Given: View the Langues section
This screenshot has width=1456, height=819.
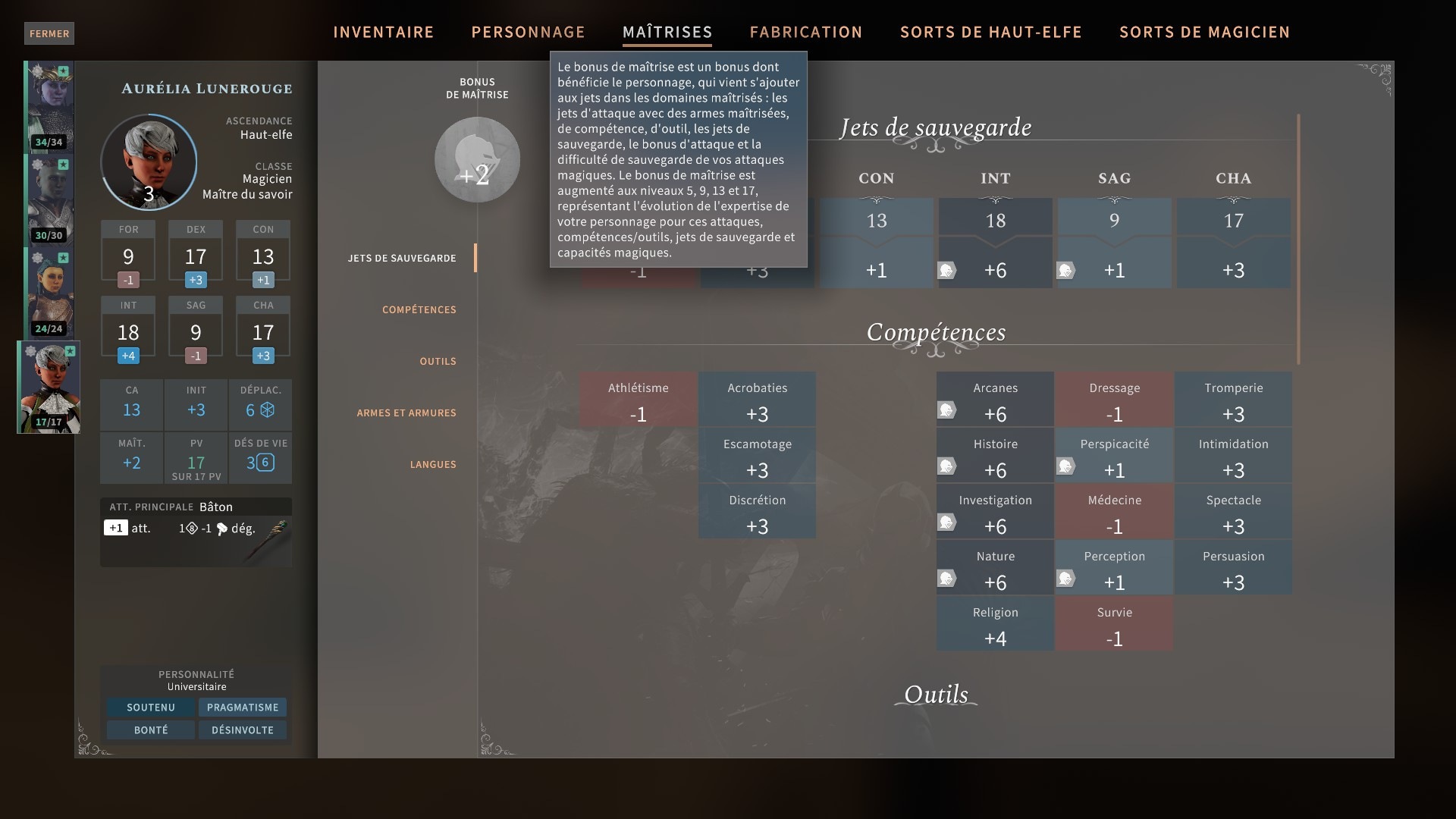Looking at the screenshot, I should pos(433,464).
